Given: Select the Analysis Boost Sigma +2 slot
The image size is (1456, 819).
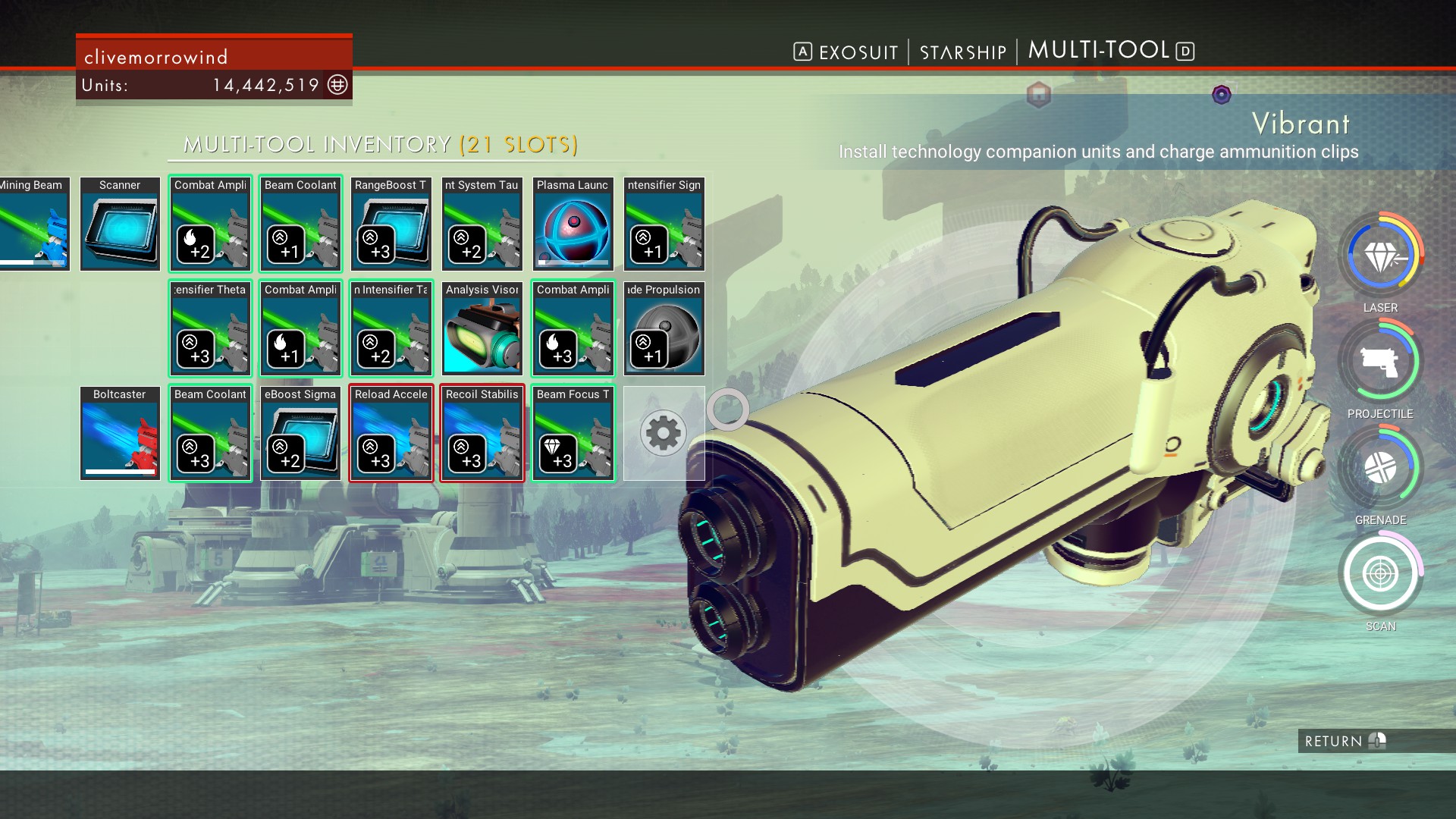Looking at the screenshot, I should tap(300, 434).
